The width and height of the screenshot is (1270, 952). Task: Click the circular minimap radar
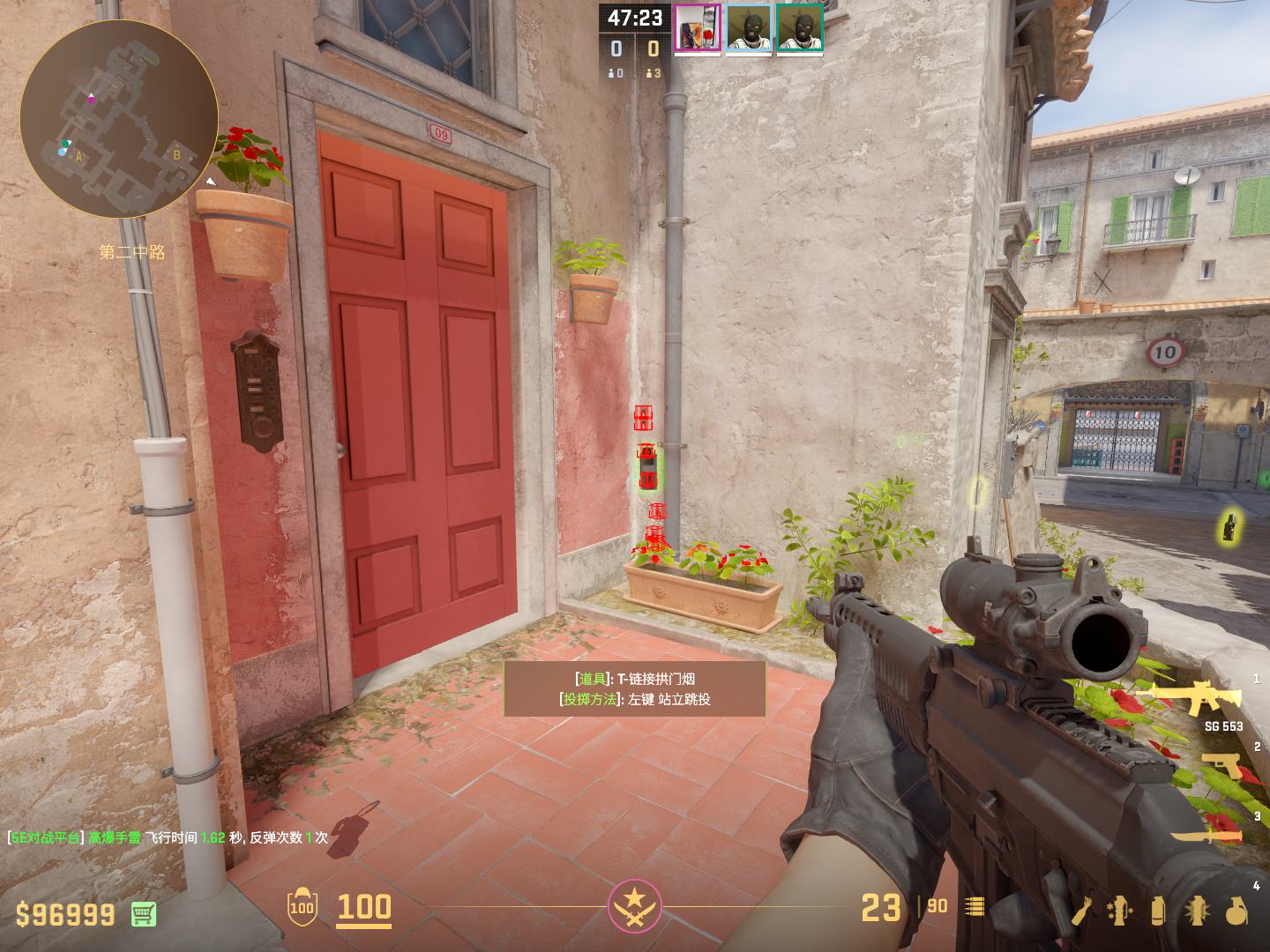(119, 119)
